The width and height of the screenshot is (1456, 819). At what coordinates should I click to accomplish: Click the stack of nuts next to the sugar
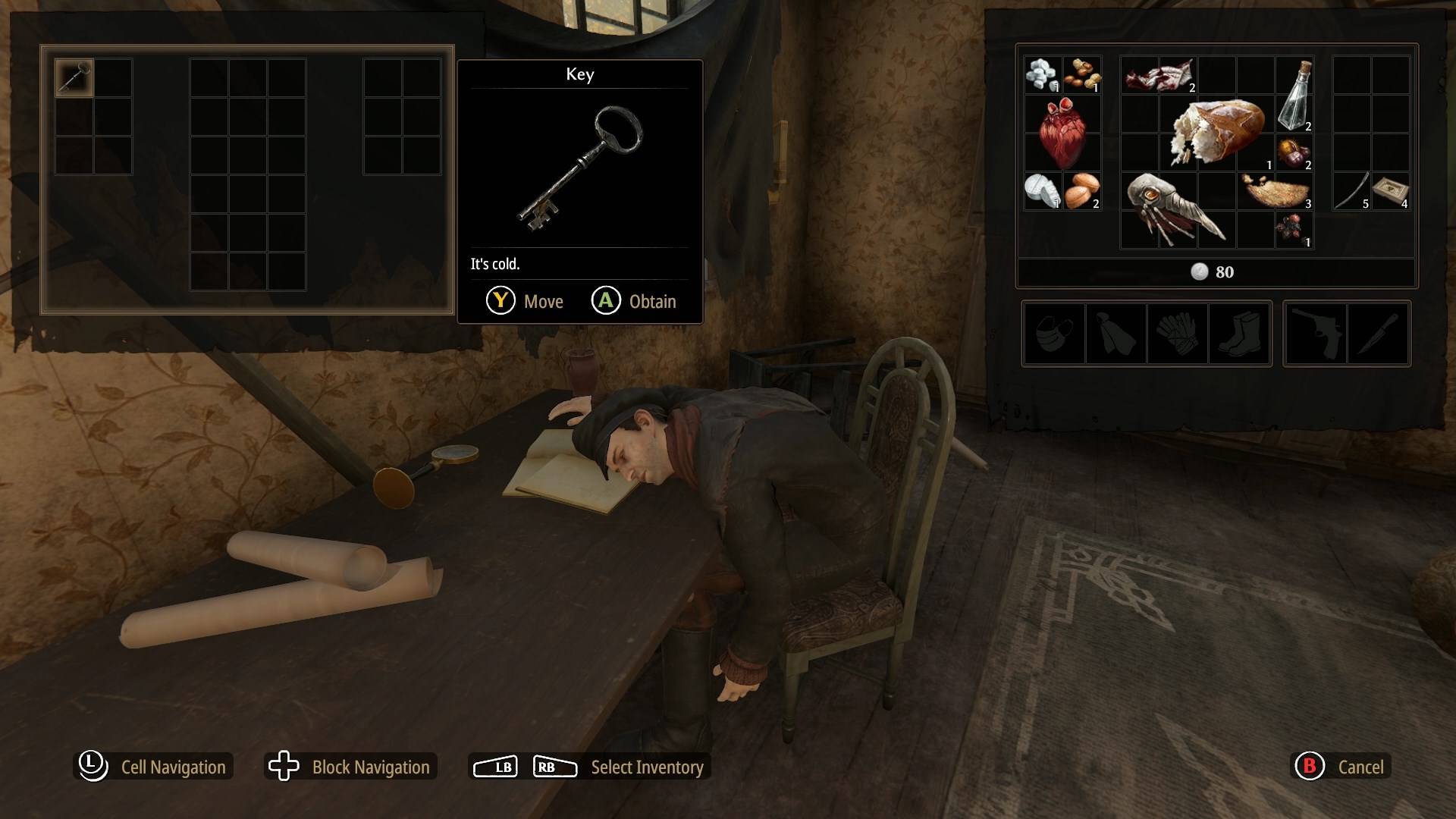click(x=1083, y=74)
